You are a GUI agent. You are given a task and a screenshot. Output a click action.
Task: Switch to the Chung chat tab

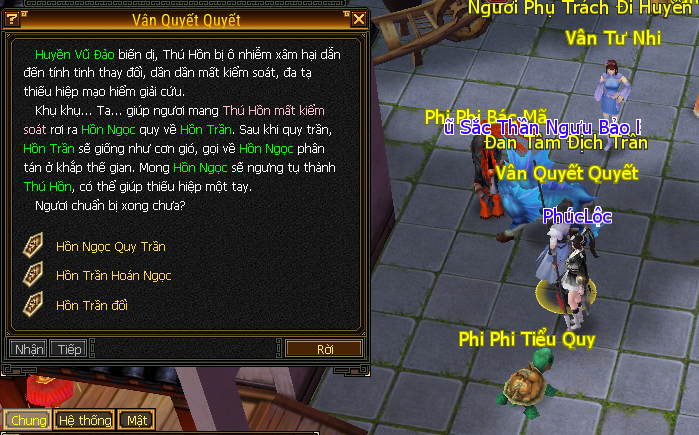(x=27, y=420)
